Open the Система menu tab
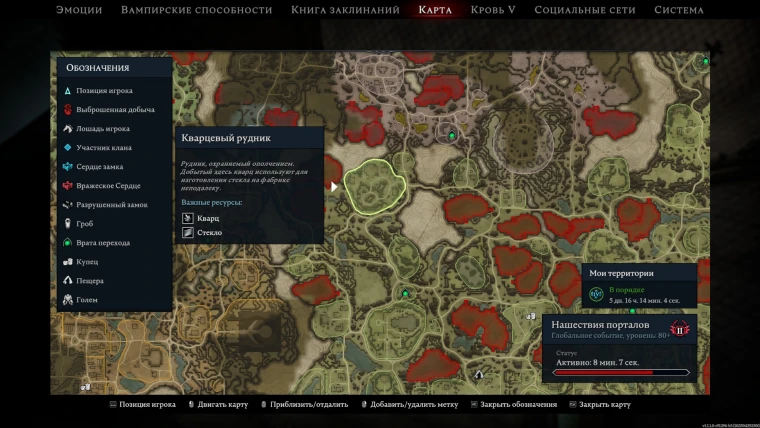 (678, 10)
